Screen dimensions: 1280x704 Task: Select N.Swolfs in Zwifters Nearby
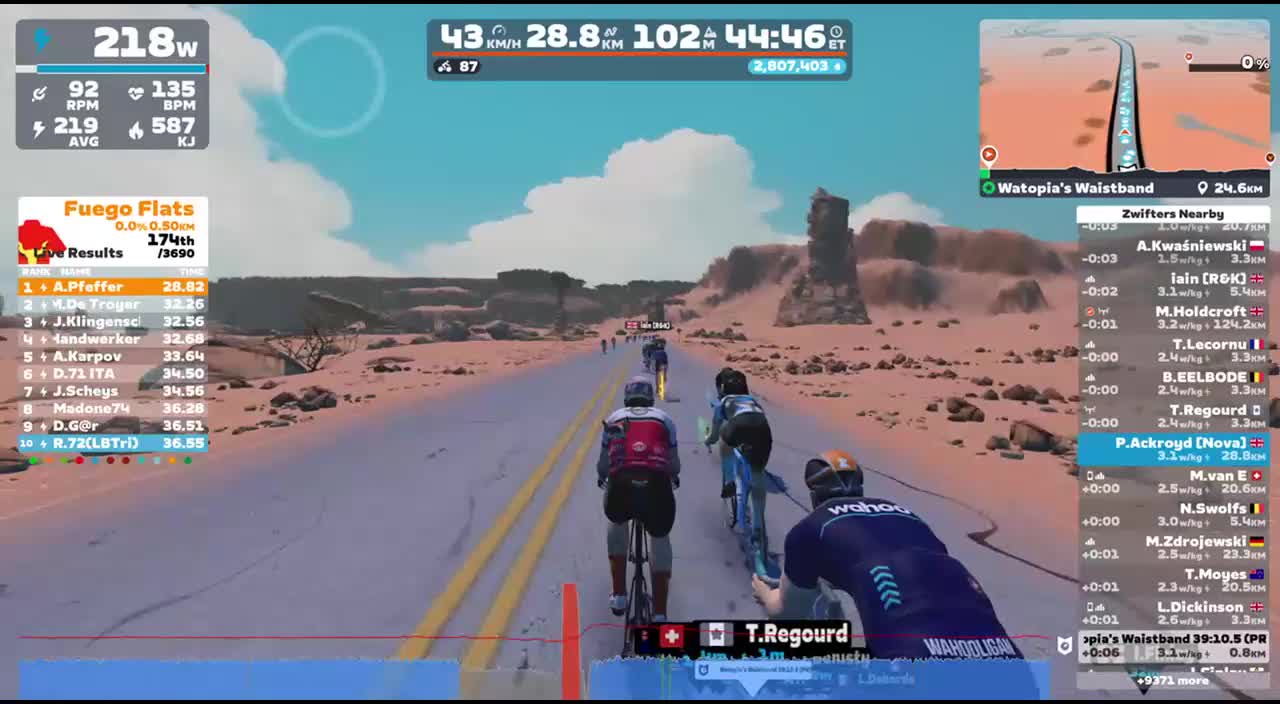(x=1172, y=515)
